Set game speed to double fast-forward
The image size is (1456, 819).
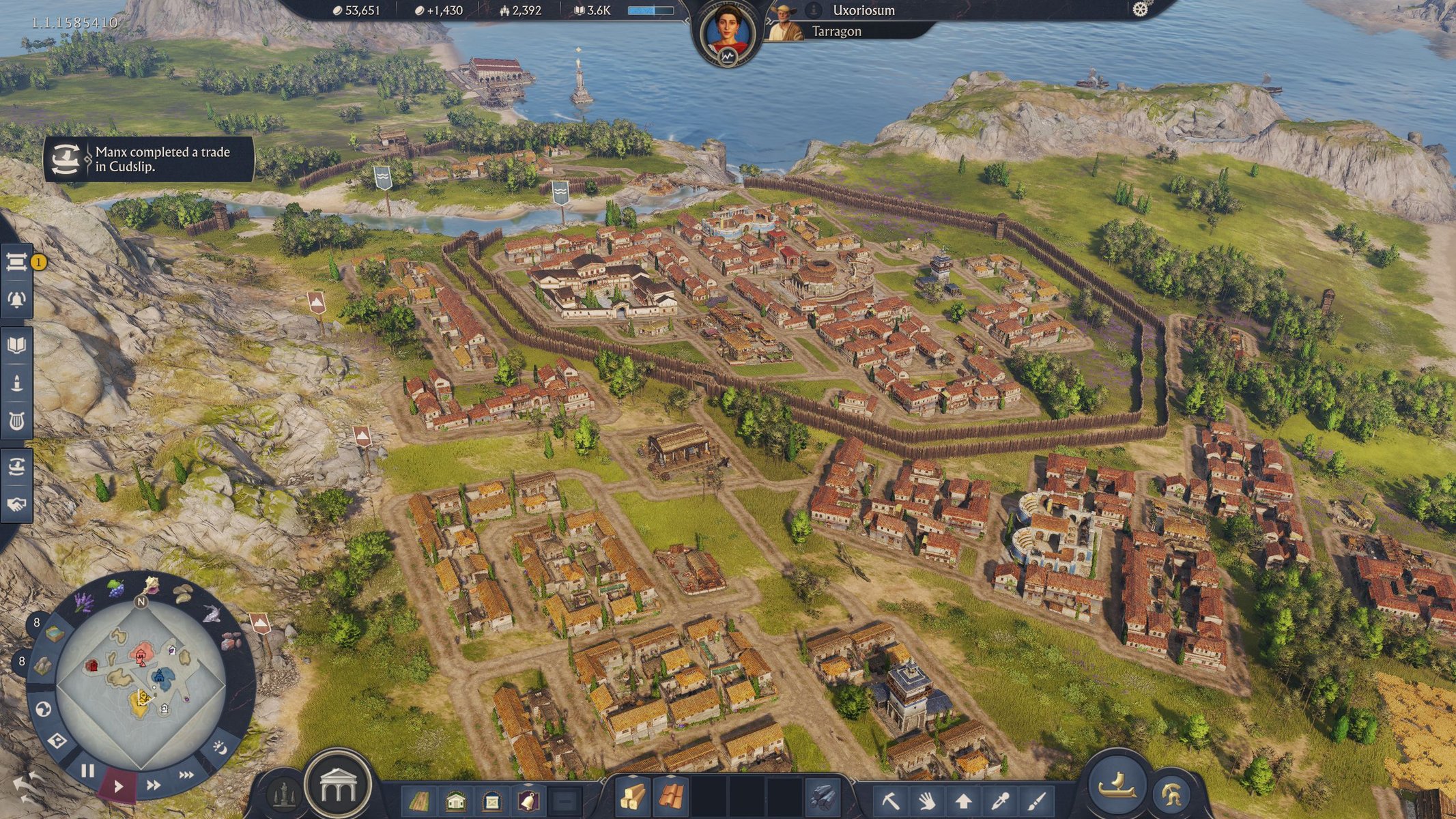(x=154, y=785)
